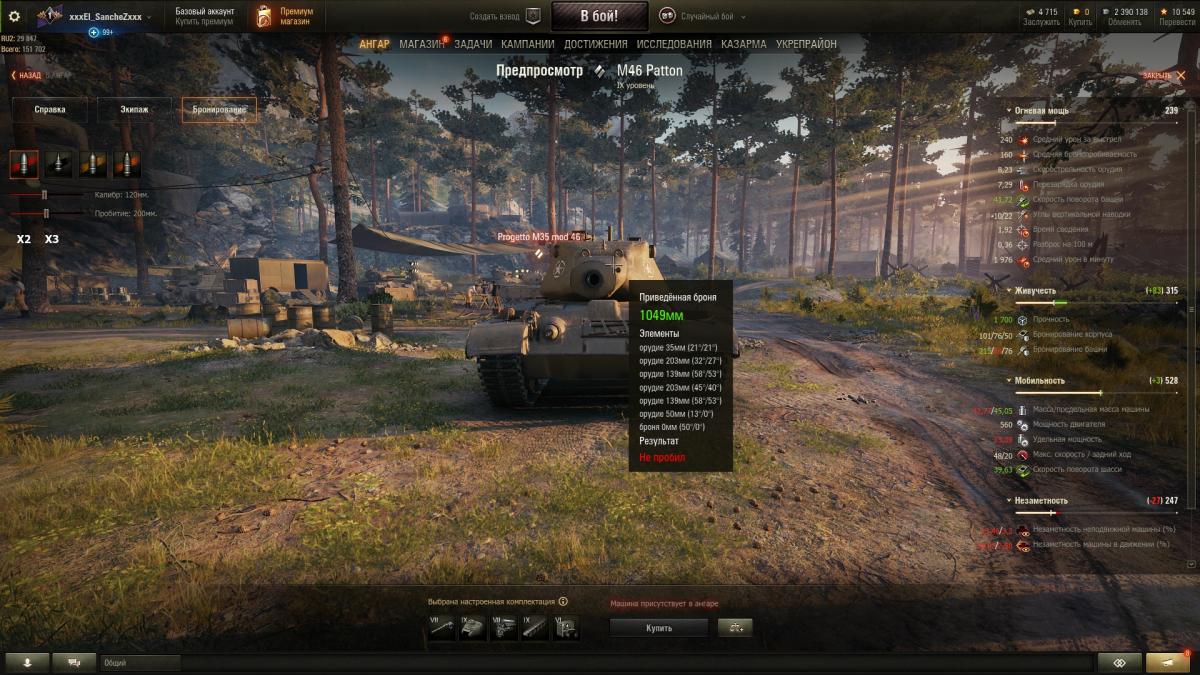The height and width of the screenshot is (675, 1200).
Task: Choose the «Случайный бой» battle mode selector
Action: pos(700,16)
